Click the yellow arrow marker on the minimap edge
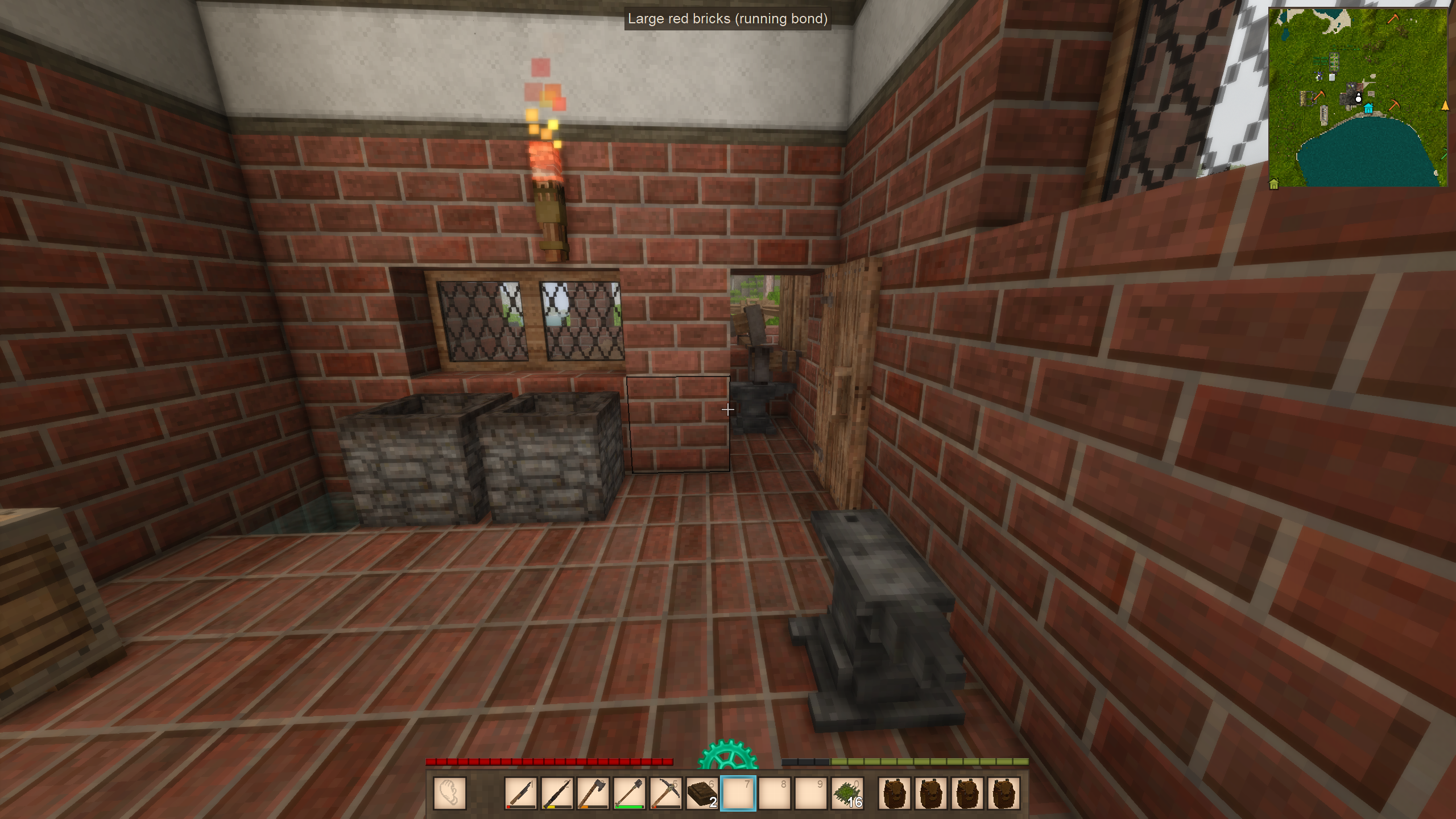 click(1445, 106)
